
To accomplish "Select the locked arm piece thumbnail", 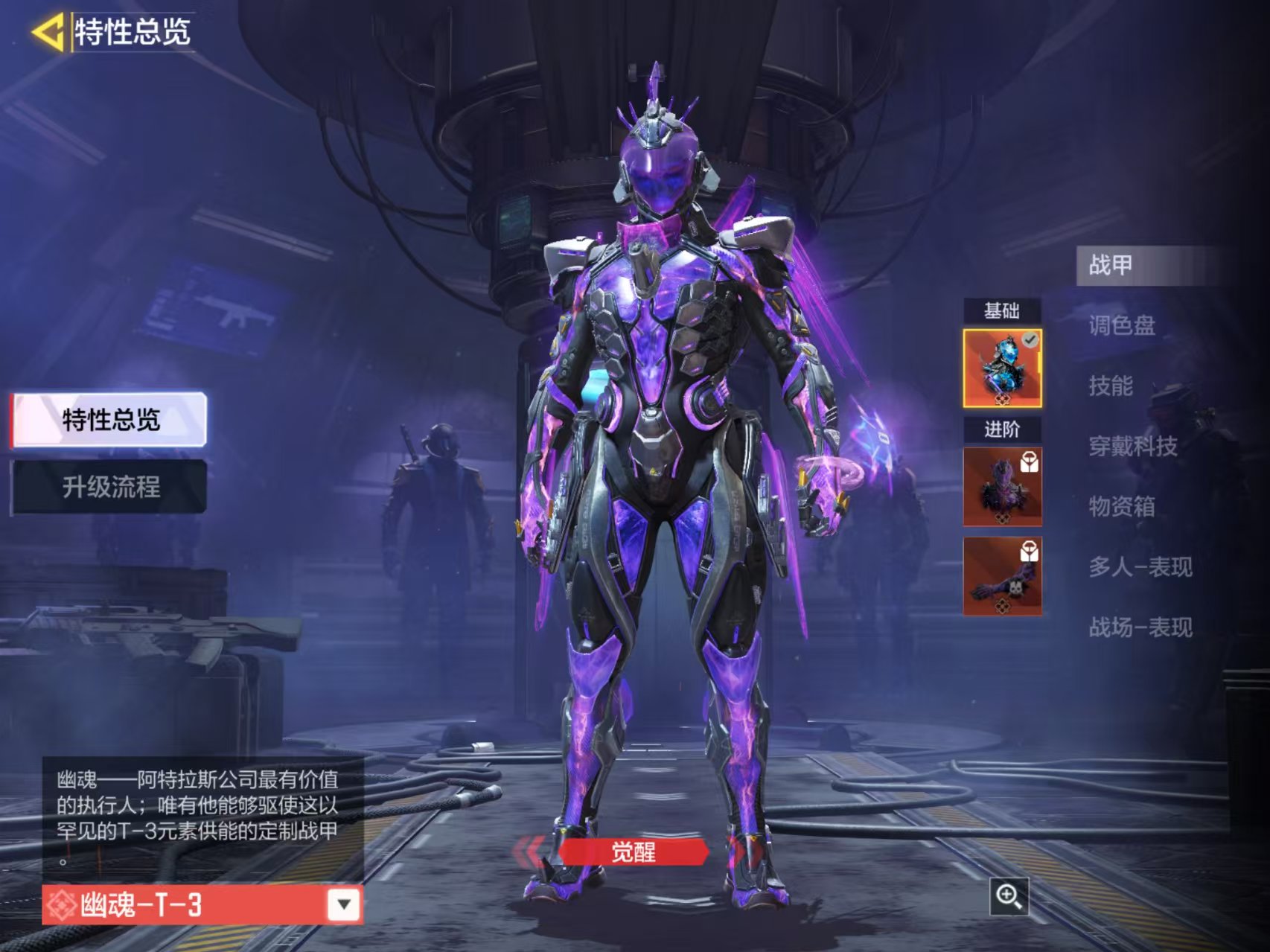I will click(1002, 576).
